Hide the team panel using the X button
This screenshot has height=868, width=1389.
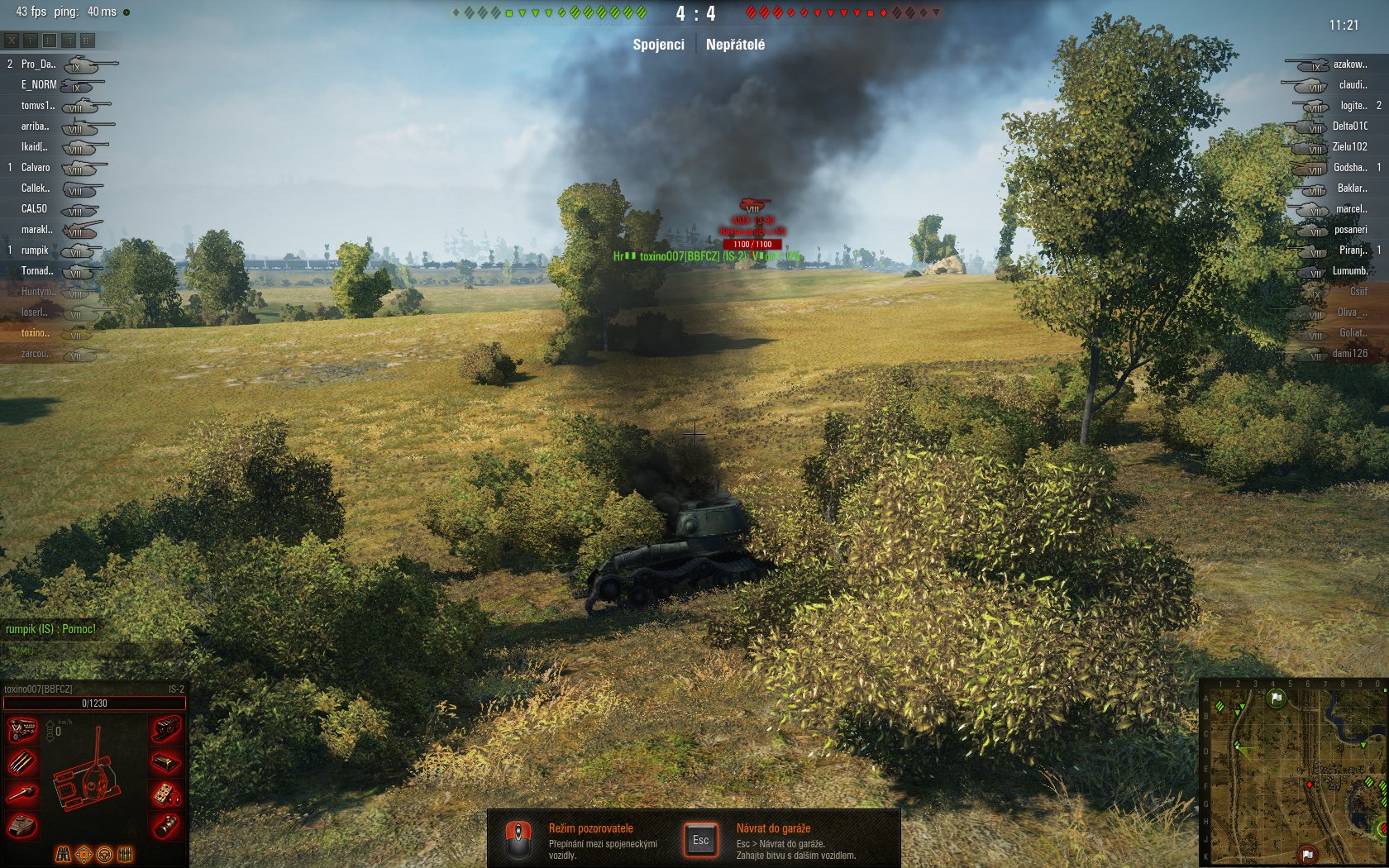12,40
